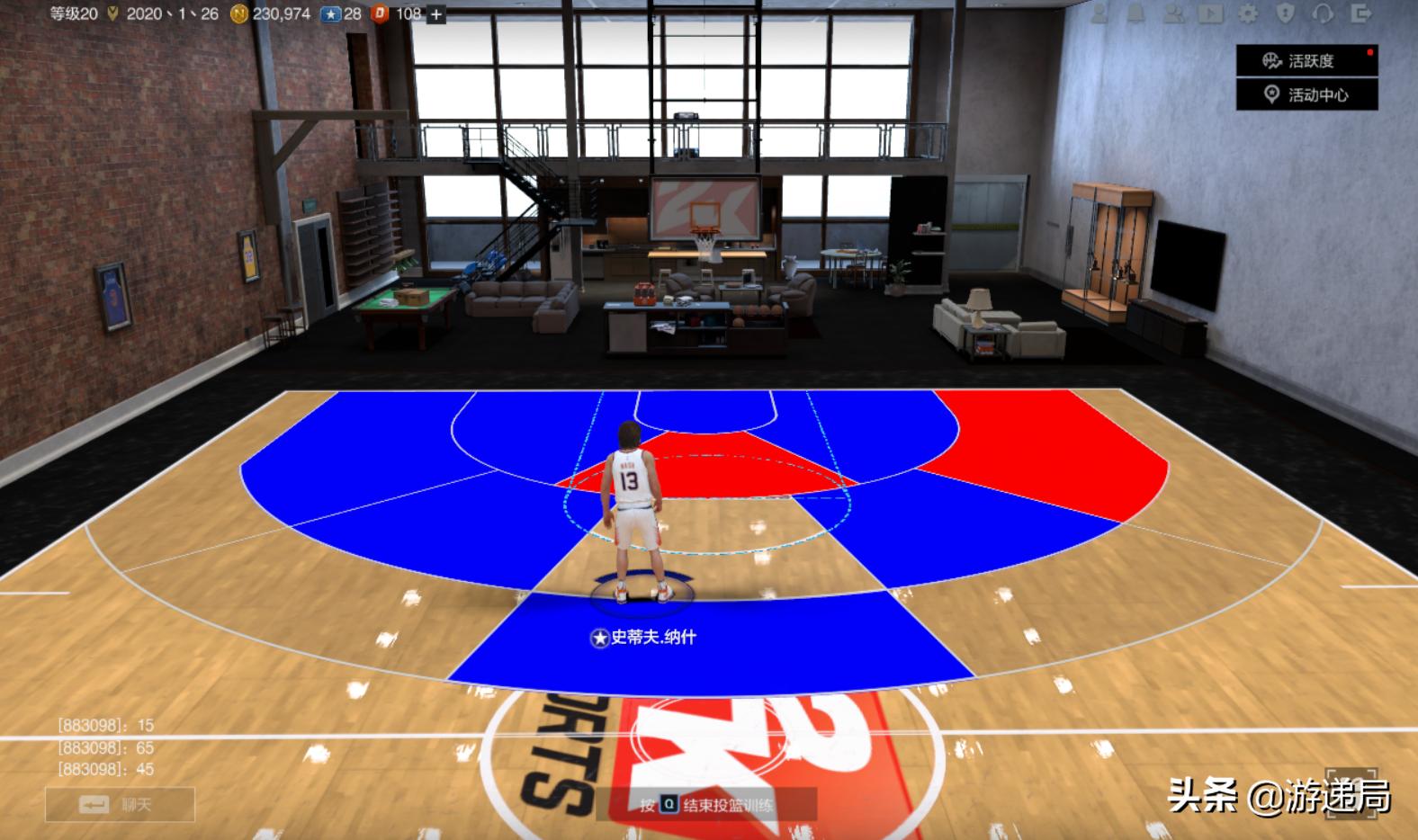Click the video replay icon in top bar
Image resolution: width=1418 pixels, height=840 pixels.
tap(1211, 14)
